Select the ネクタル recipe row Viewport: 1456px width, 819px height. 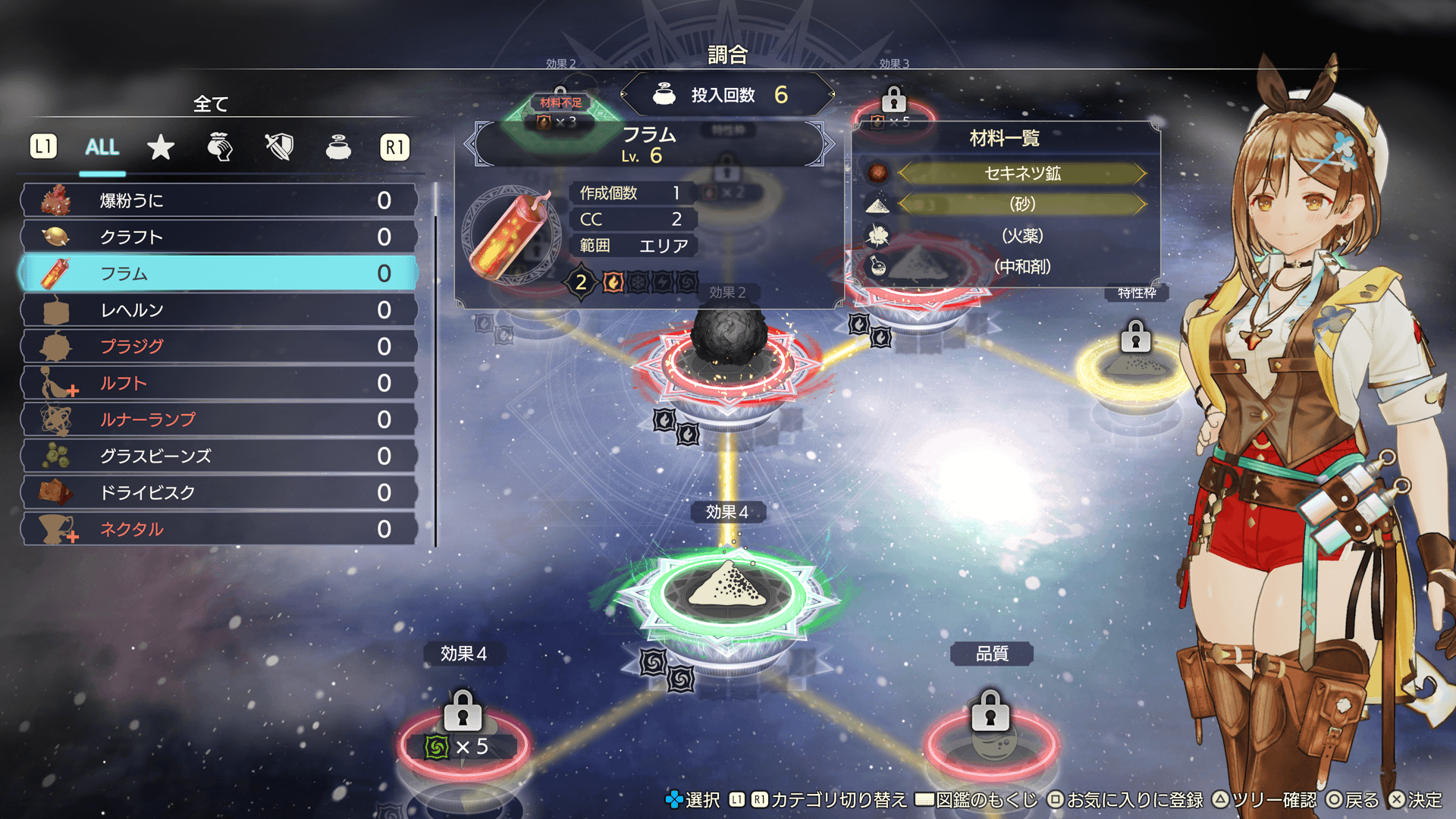(220, 529)
